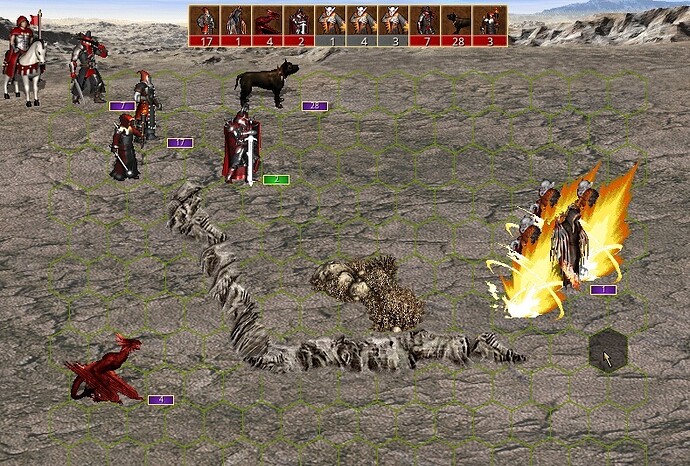
Task: Select the active knight stack with green badge
Action: [241, 150]
